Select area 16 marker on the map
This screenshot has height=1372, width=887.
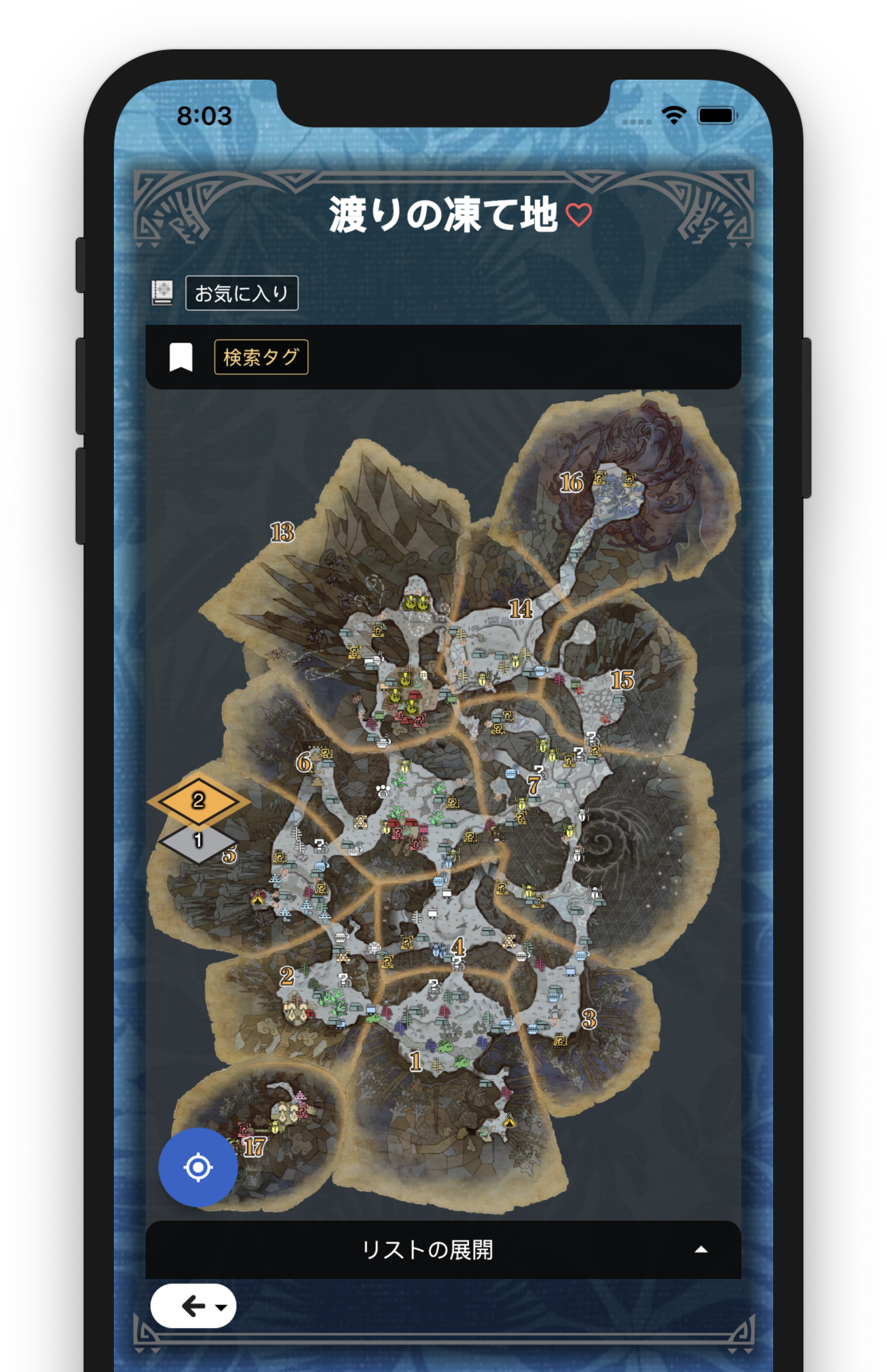[x=571, y=483]
